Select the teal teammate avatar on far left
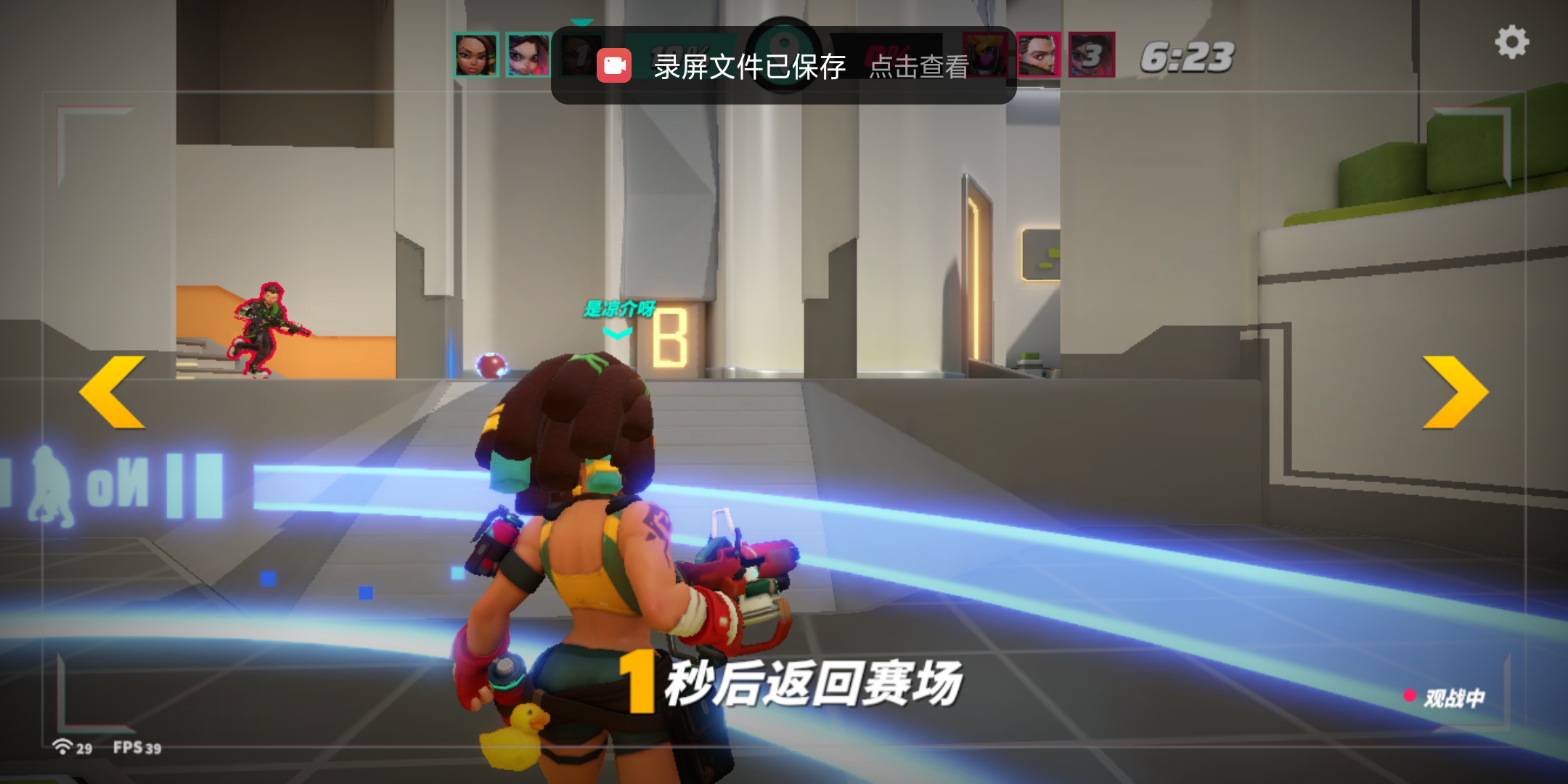This screenshot has height=784, width=1568. pyautogui.click(x=478, y=55)
